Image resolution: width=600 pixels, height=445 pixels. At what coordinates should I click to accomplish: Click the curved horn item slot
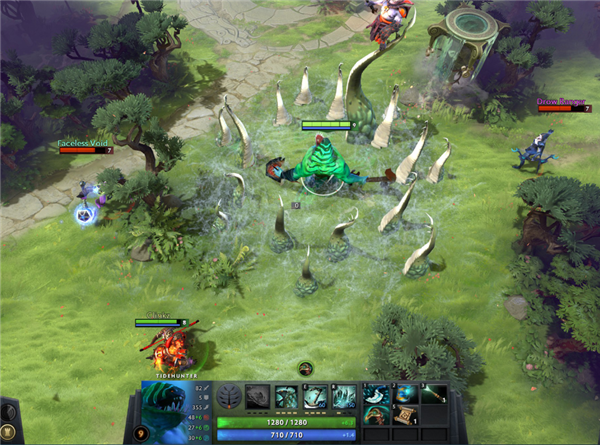[x=376, y=414]
